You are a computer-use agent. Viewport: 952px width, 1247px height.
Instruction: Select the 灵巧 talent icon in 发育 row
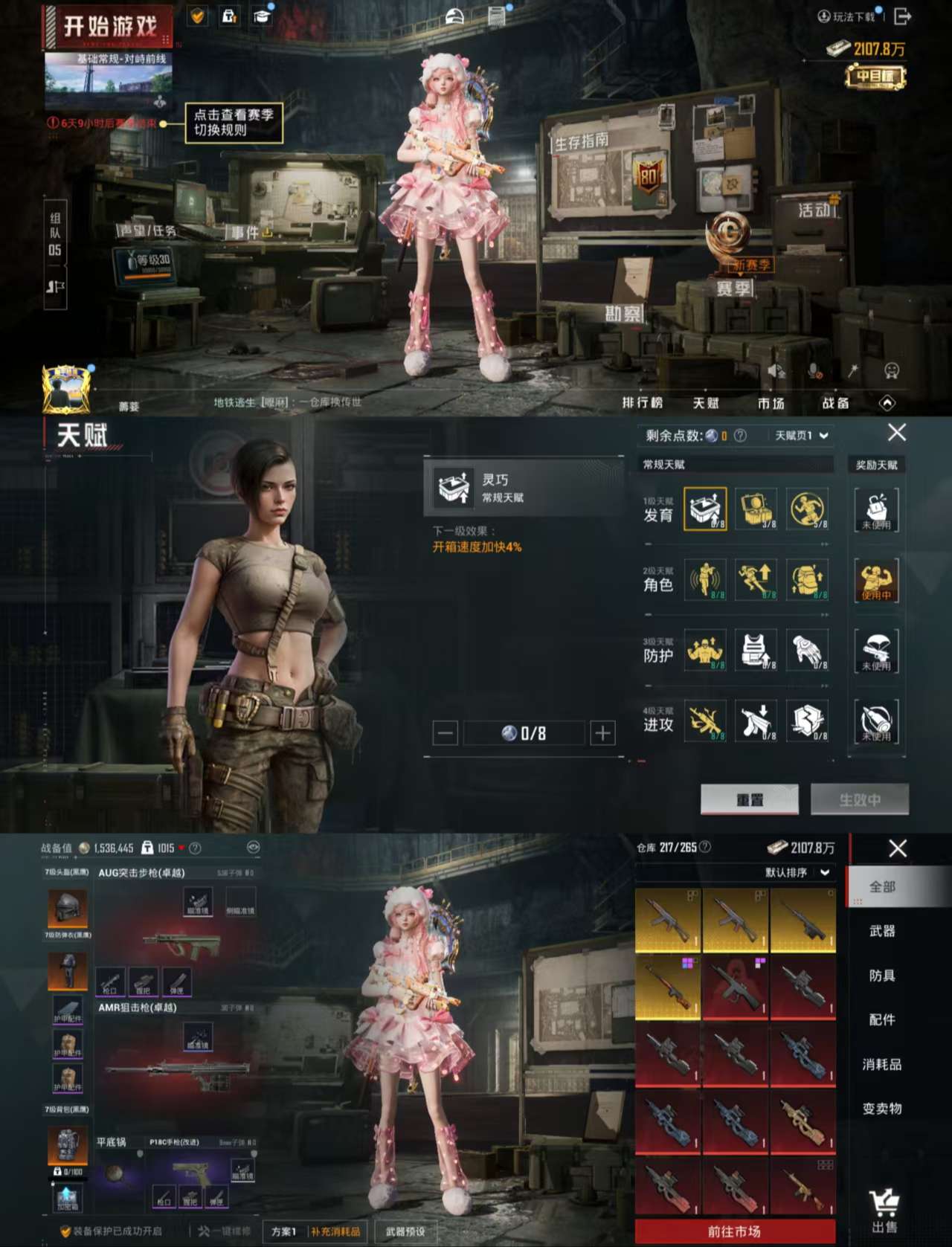pyautogui.click(x=705, y=509)
